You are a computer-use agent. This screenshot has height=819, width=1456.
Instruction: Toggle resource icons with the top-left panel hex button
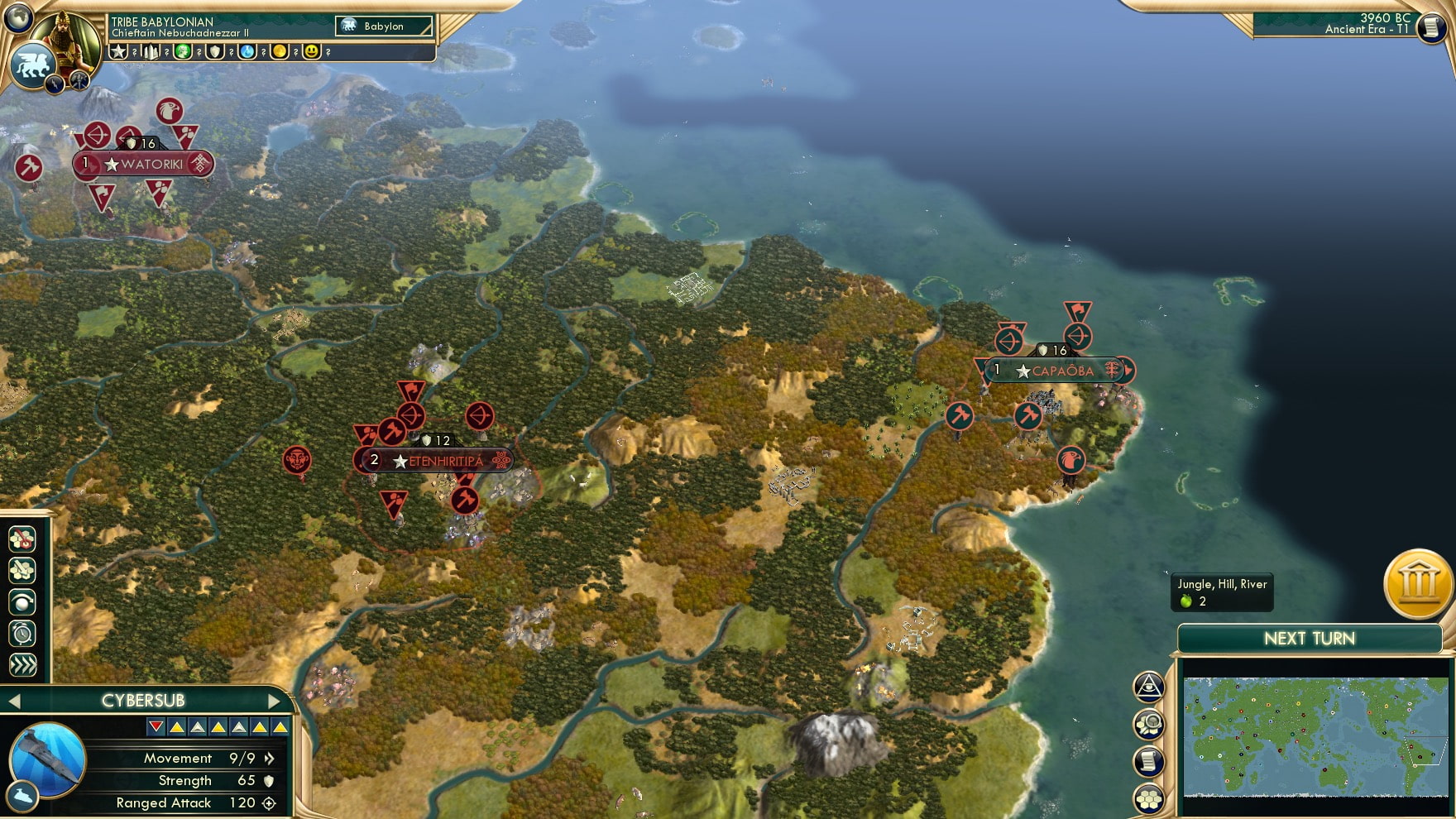(x=23, y=540)
